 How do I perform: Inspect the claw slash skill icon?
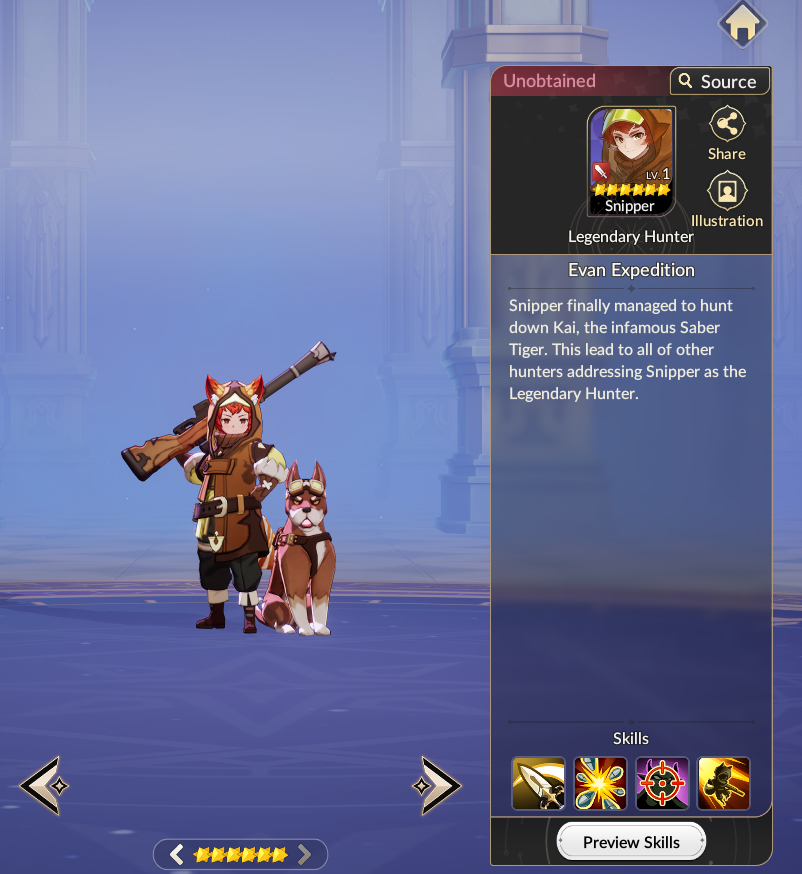click(x=538, y=783)
